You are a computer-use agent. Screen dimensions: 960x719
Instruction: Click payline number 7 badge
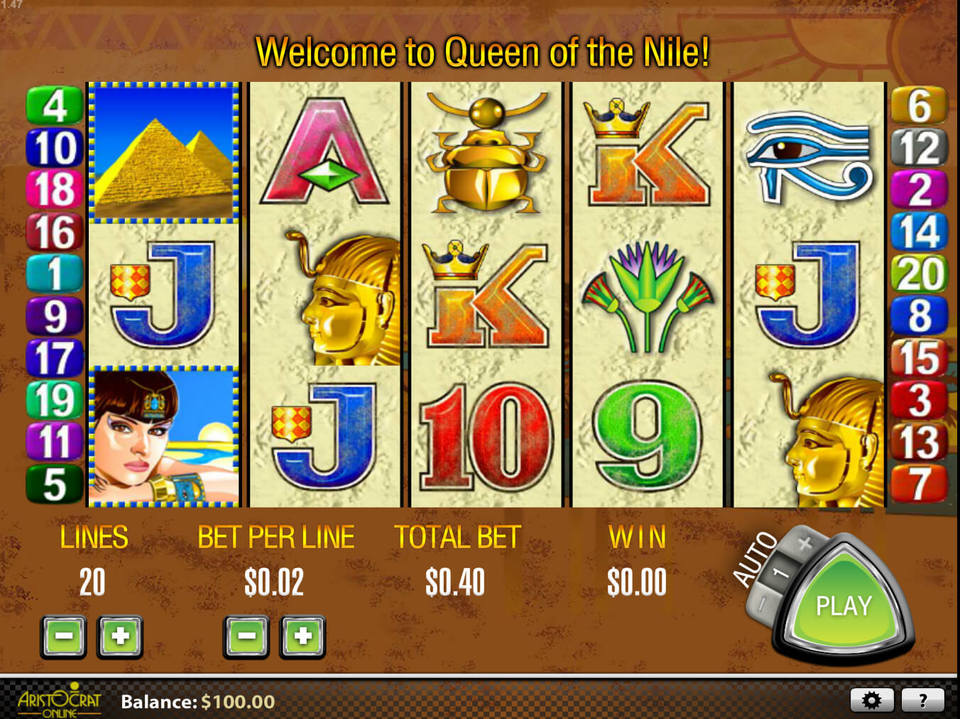pos(918,484)
